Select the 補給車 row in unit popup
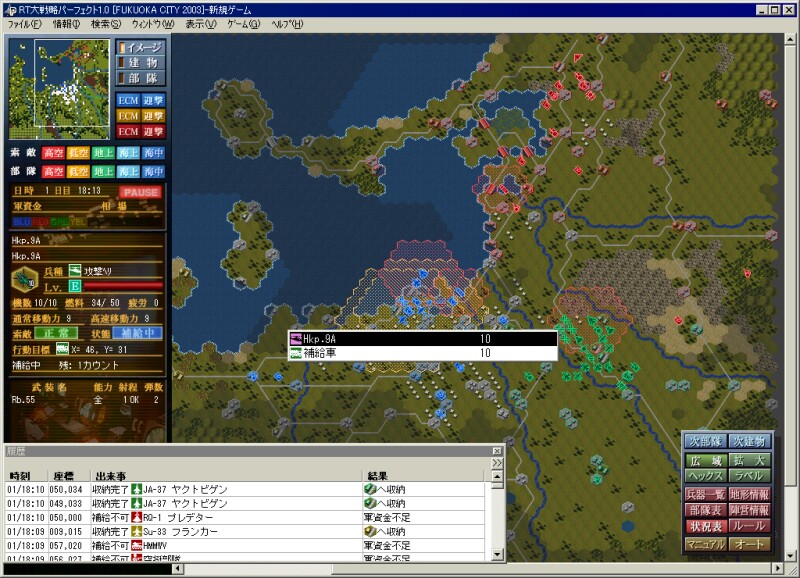The width and height of the screenshot is (800, 578). point(422,352)
